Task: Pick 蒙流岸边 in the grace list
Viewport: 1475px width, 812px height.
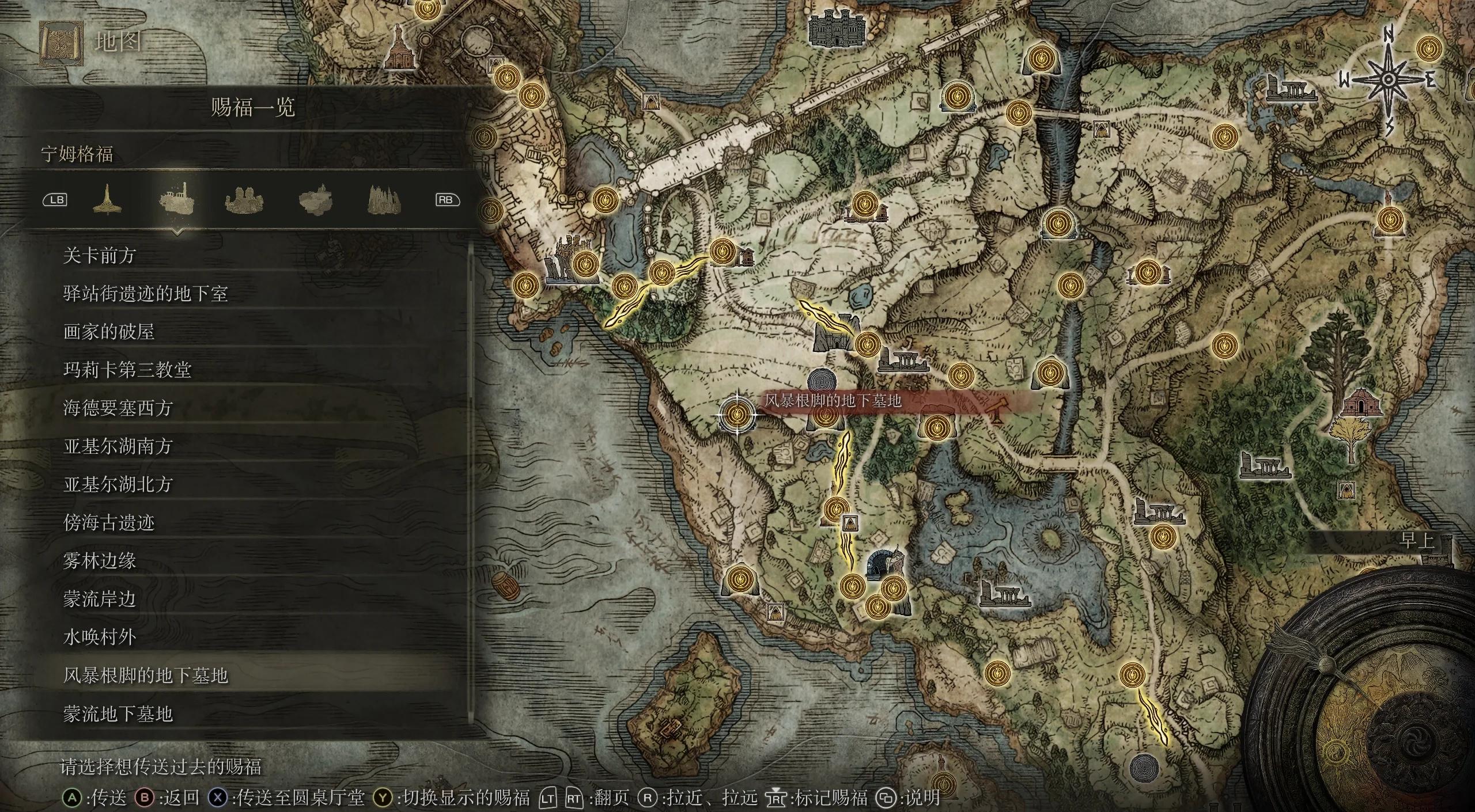Action: (x=99, y=599)
